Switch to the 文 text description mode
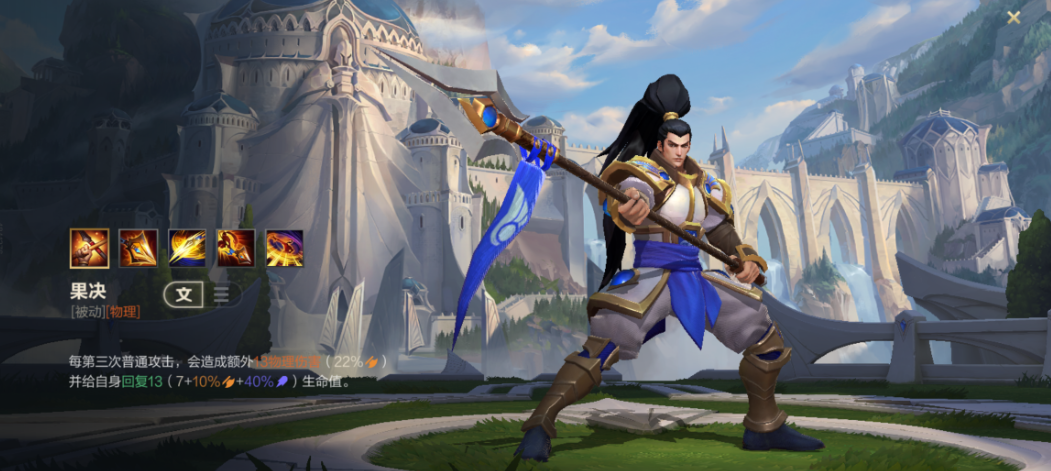Viewport: 1051px width, 471px height. click(x=183, y=294)
